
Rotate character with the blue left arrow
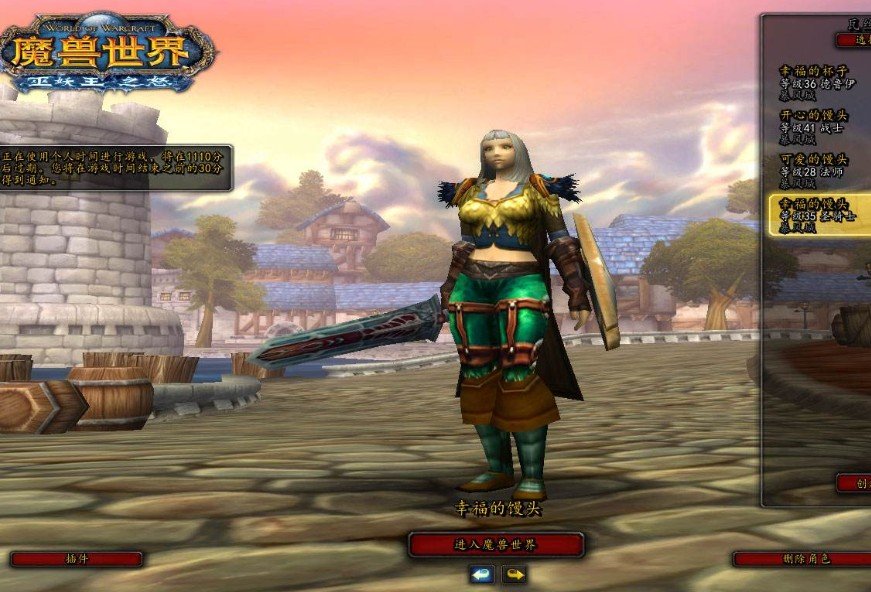pyautogui.click(x=482, y=575)
